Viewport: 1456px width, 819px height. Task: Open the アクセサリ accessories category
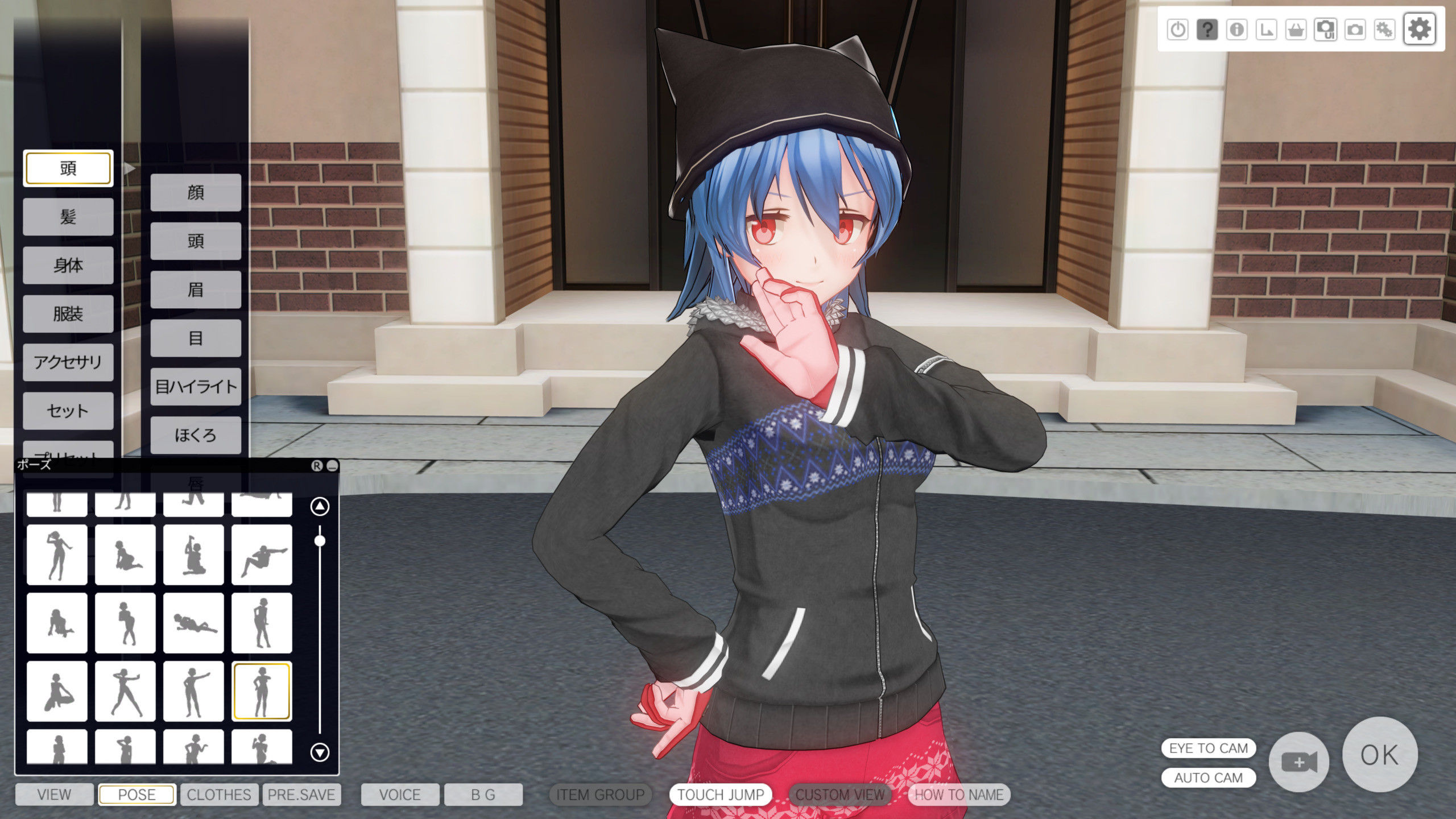pos(68,362)
